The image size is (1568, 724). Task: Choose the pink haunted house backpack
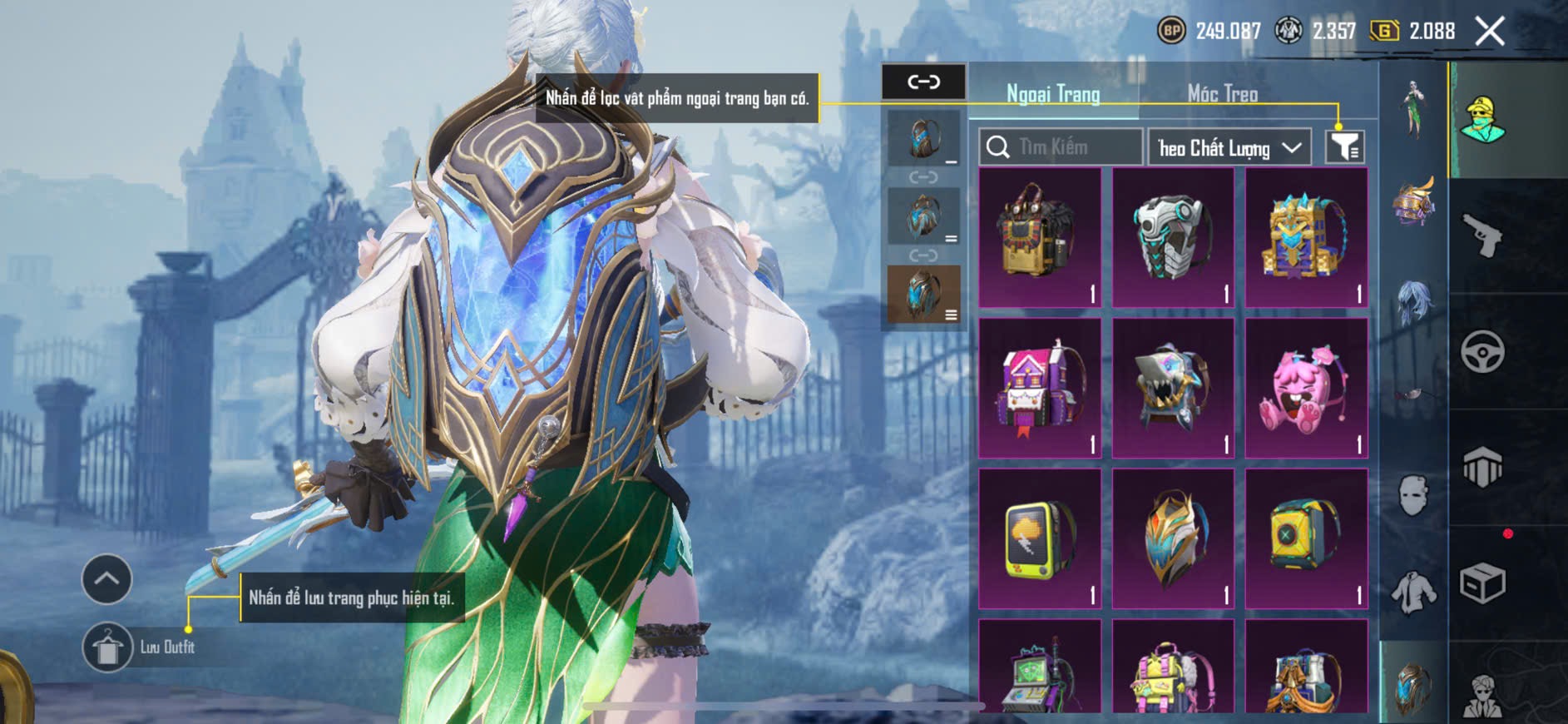tap(1040, 389)
